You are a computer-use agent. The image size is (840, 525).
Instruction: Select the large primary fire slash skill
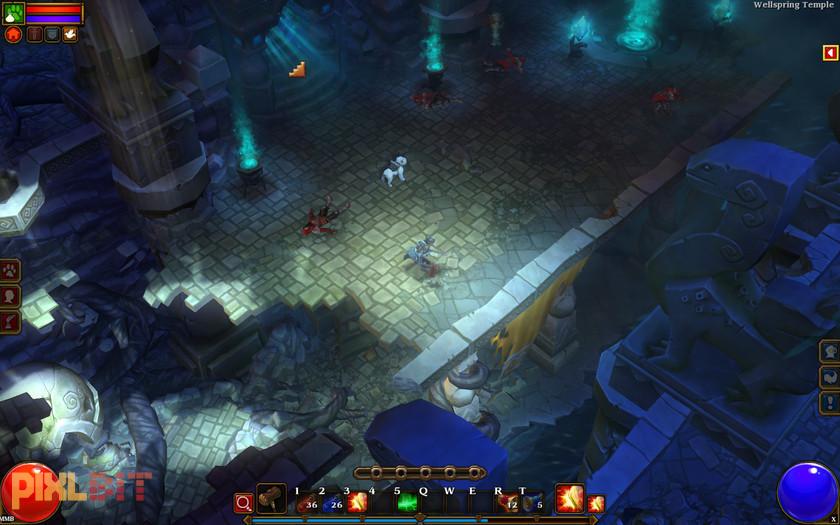click(x=570, y=499)
